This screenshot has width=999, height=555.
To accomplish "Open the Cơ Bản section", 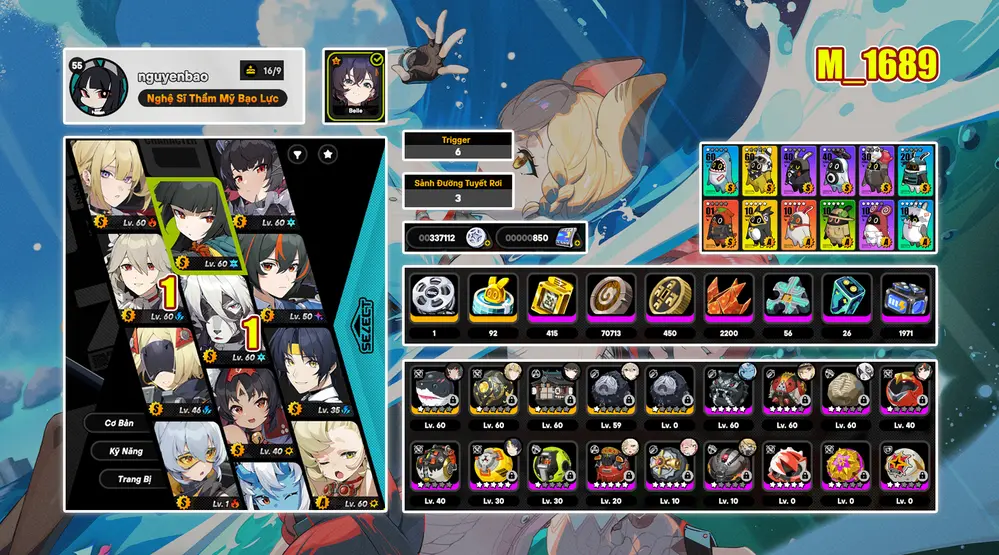I will (x=119, y=423).
